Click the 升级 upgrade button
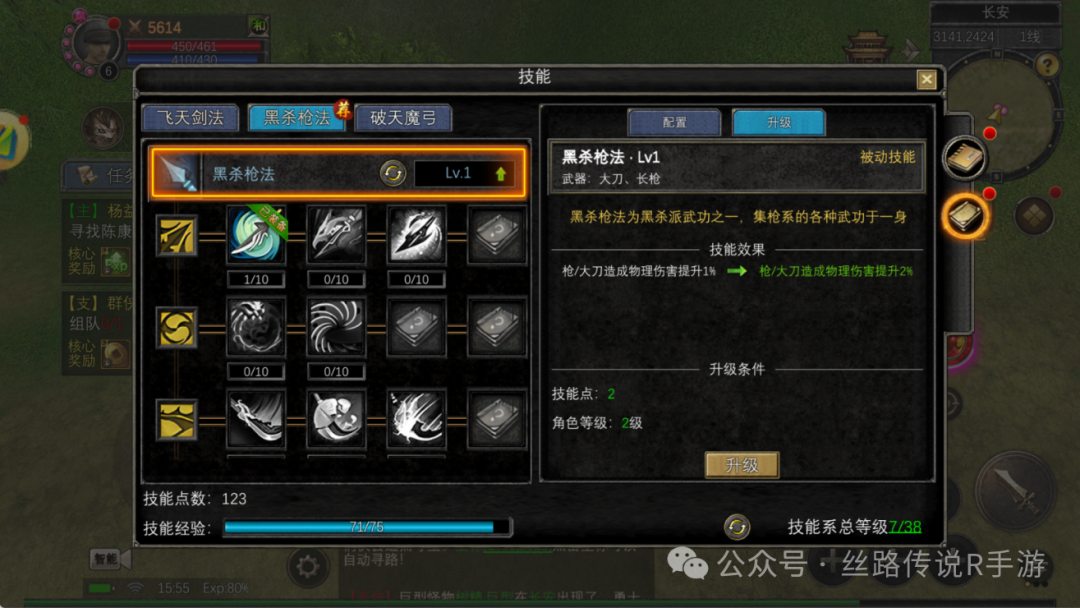This screenshot has height=608, width=1080. click(x=742, y=465)
